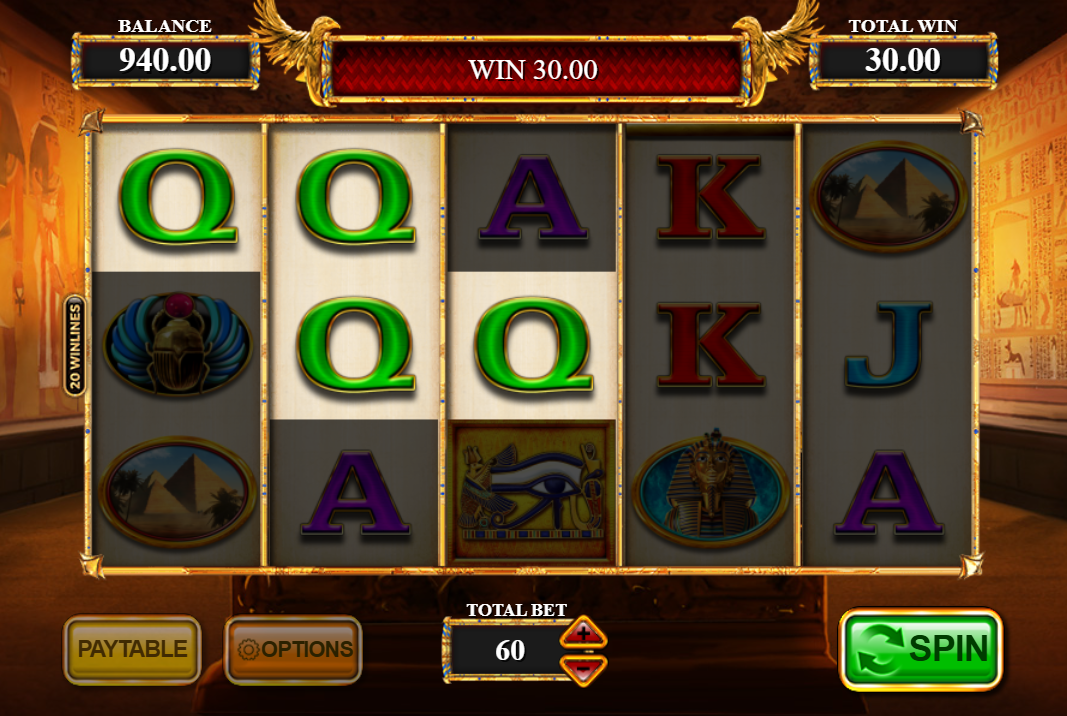The height and width of the screenshot is (716, 1067).
Task: Spin the reels with the green SPIN button
Action: pos(920,648)
